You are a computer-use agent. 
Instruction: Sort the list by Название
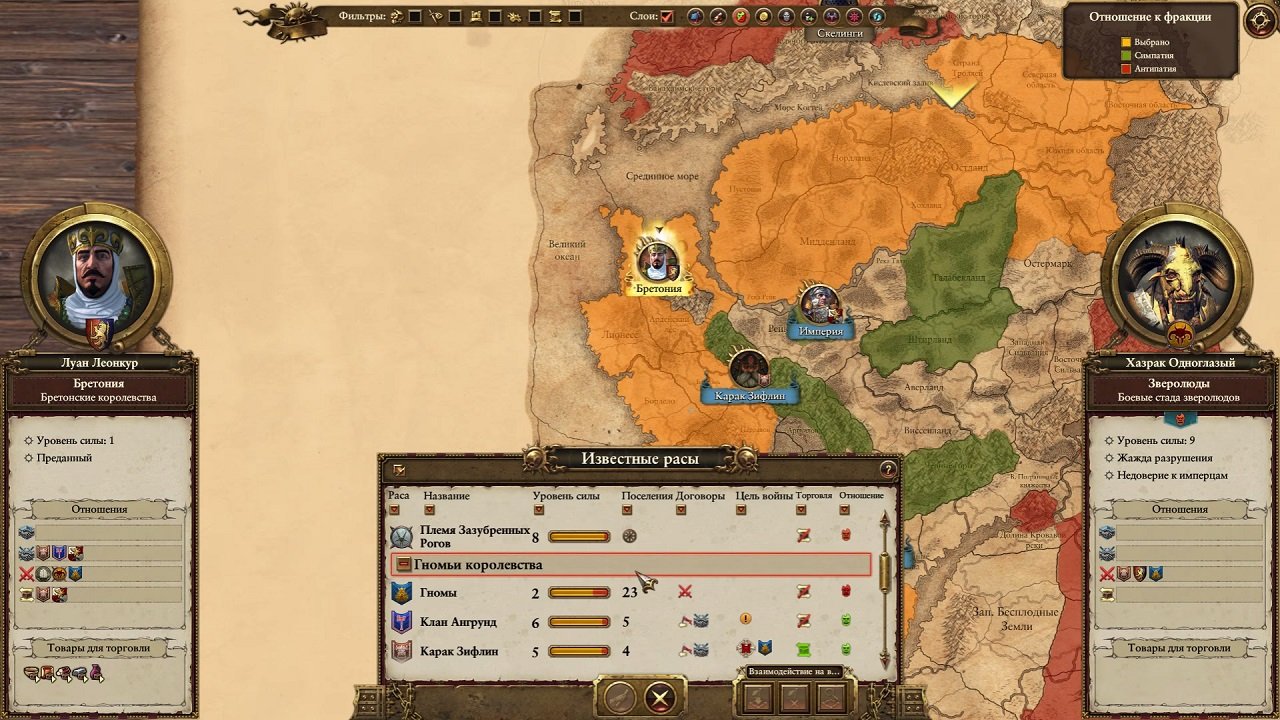click(430, 510)
